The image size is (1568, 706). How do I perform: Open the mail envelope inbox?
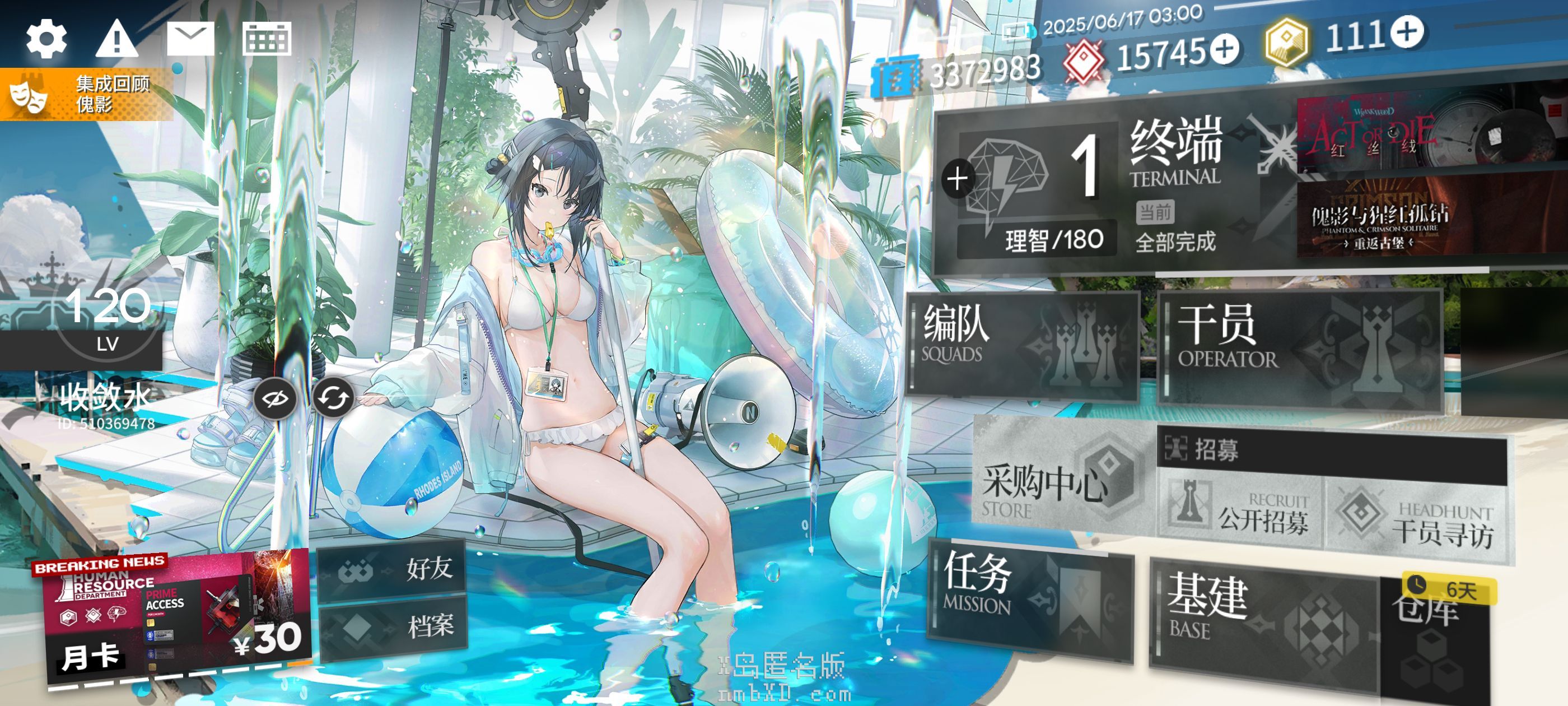click(190, 38)
